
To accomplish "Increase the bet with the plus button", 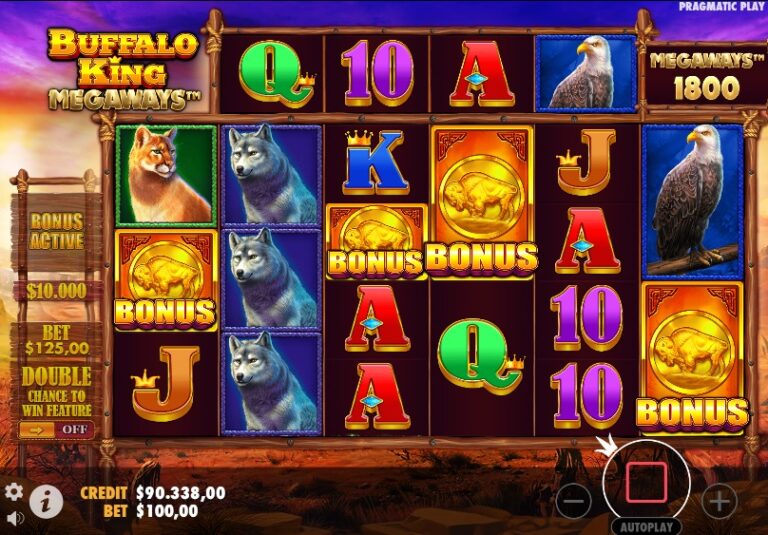I will coord(719,500).
